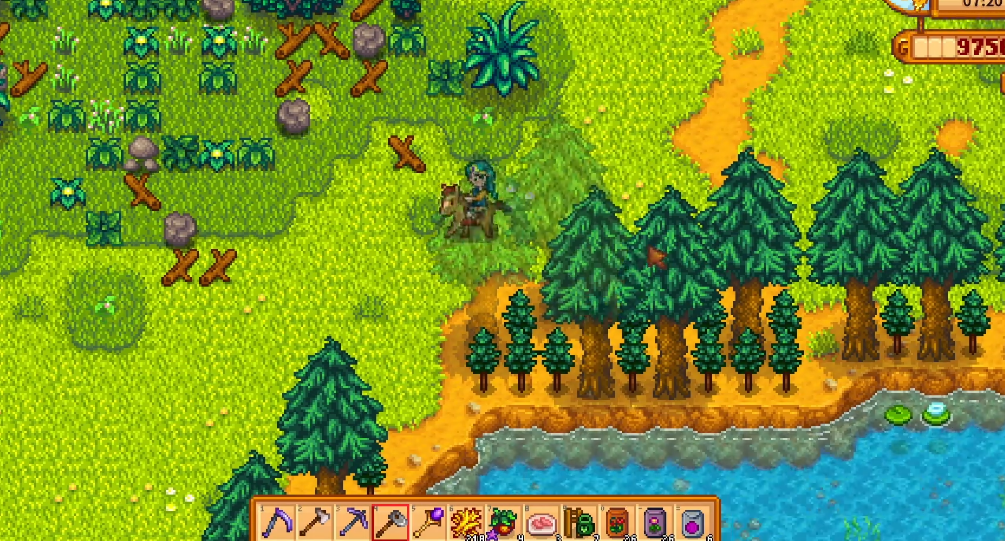Select the purple flower seed packet

point(655,521)
